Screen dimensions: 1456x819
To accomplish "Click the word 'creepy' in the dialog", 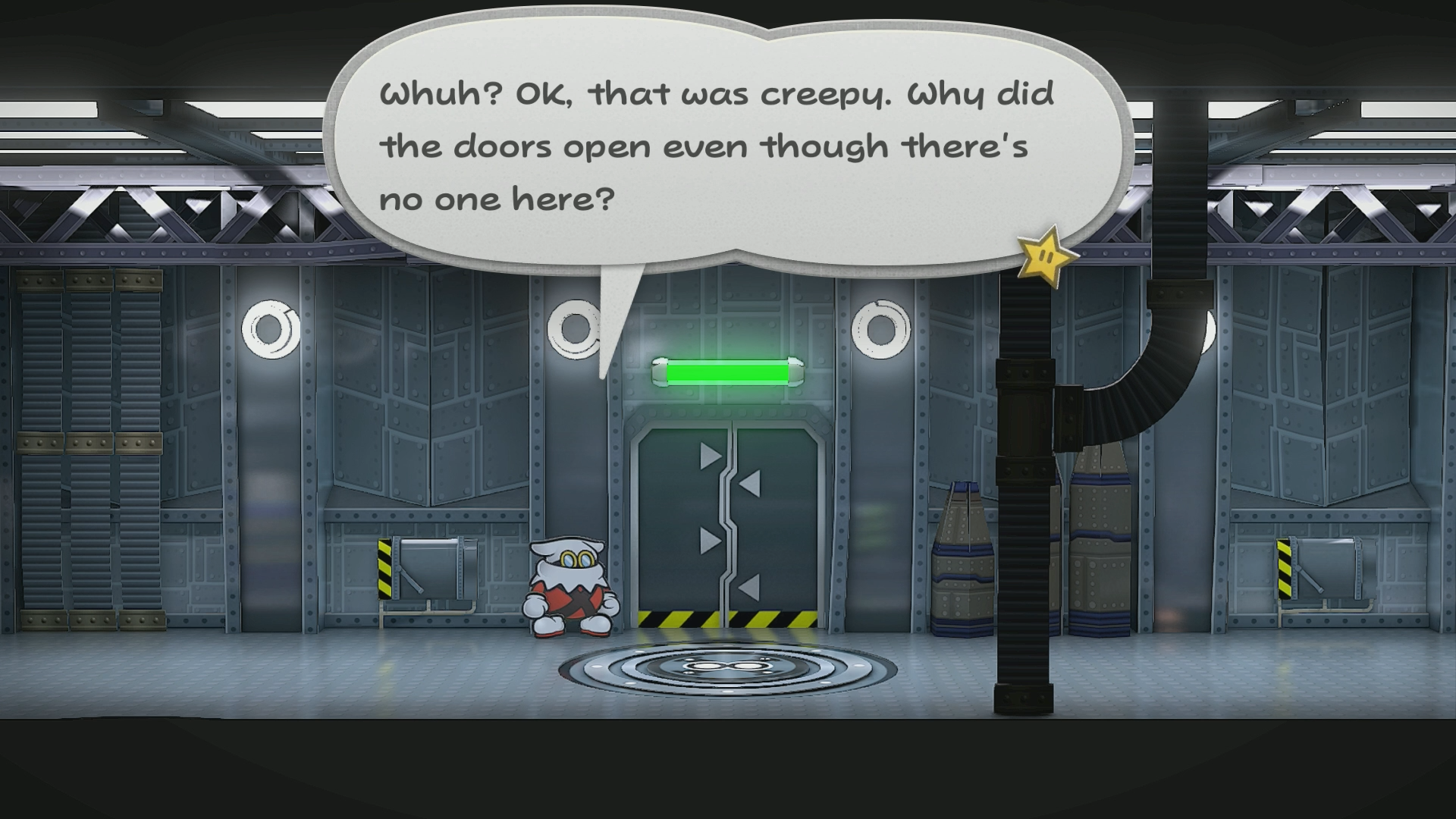I will click(823, 93).
